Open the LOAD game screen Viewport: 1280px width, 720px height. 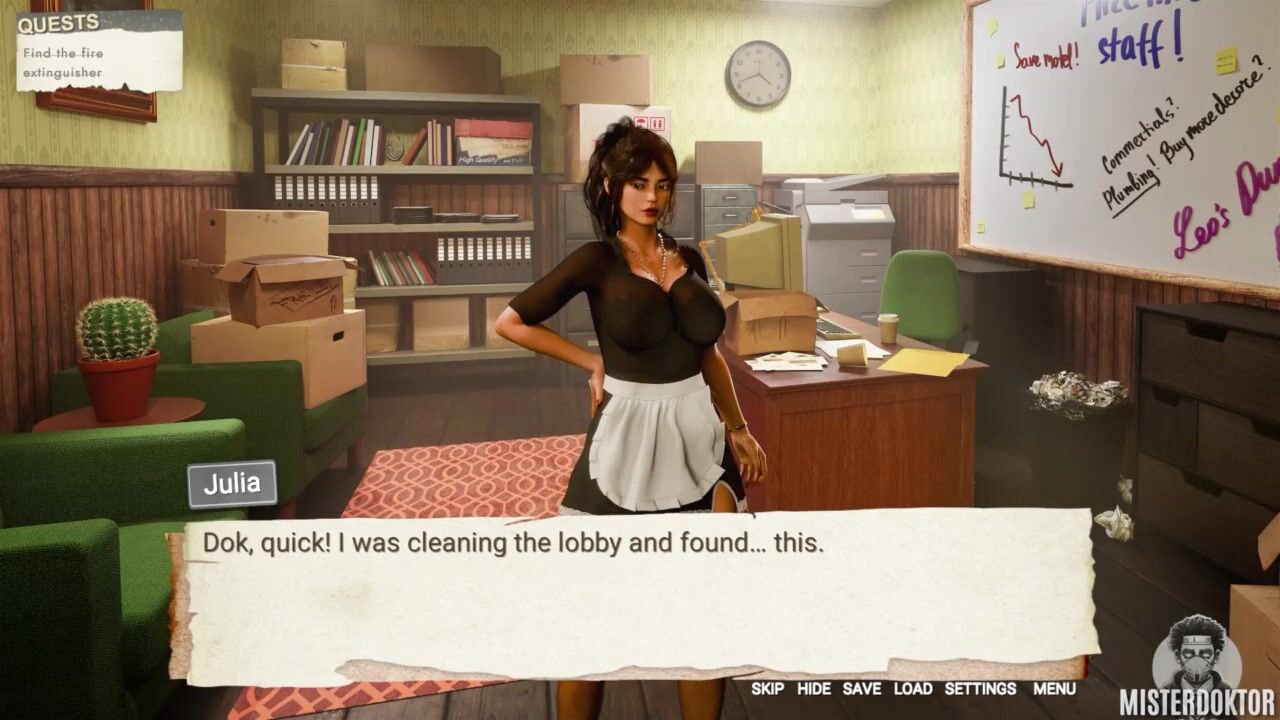pos(913,689)
